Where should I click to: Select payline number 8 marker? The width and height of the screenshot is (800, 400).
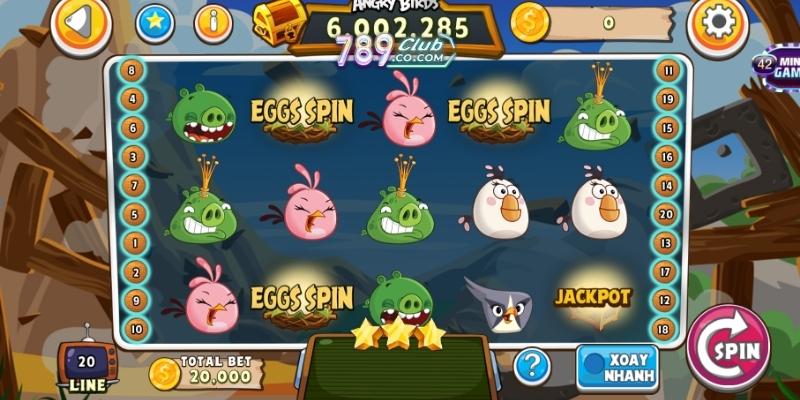(x=131, y=71)
